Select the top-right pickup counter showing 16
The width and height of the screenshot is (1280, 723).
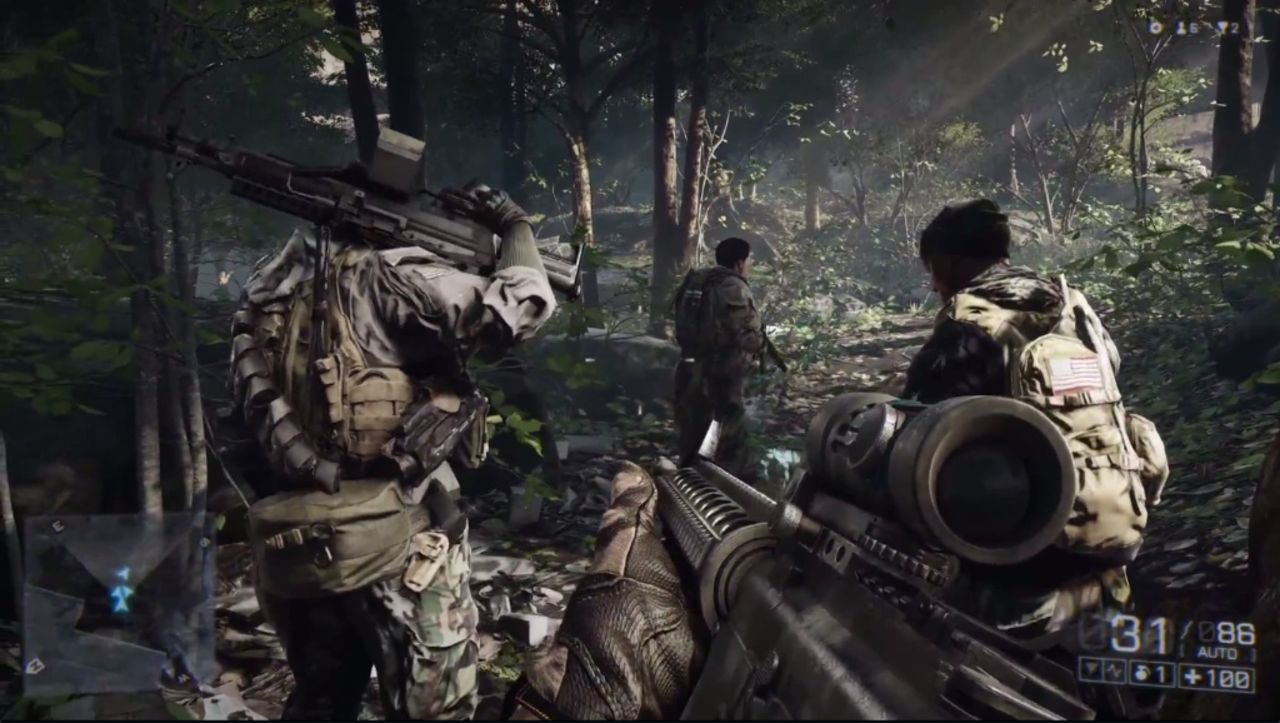click(1189, 28)
